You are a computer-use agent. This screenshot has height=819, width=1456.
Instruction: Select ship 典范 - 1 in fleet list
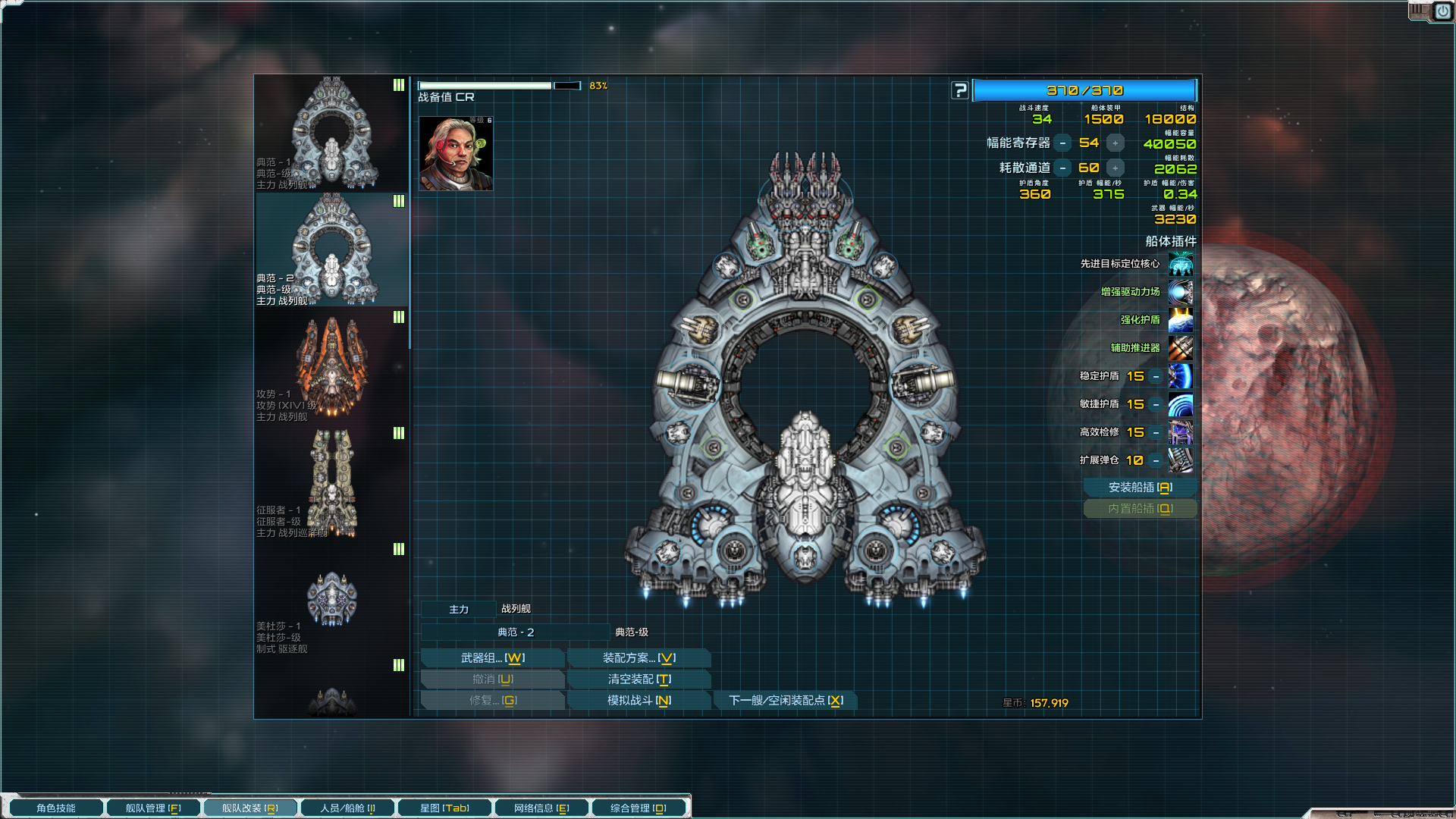pyautogui.click(x=331, y=133)
